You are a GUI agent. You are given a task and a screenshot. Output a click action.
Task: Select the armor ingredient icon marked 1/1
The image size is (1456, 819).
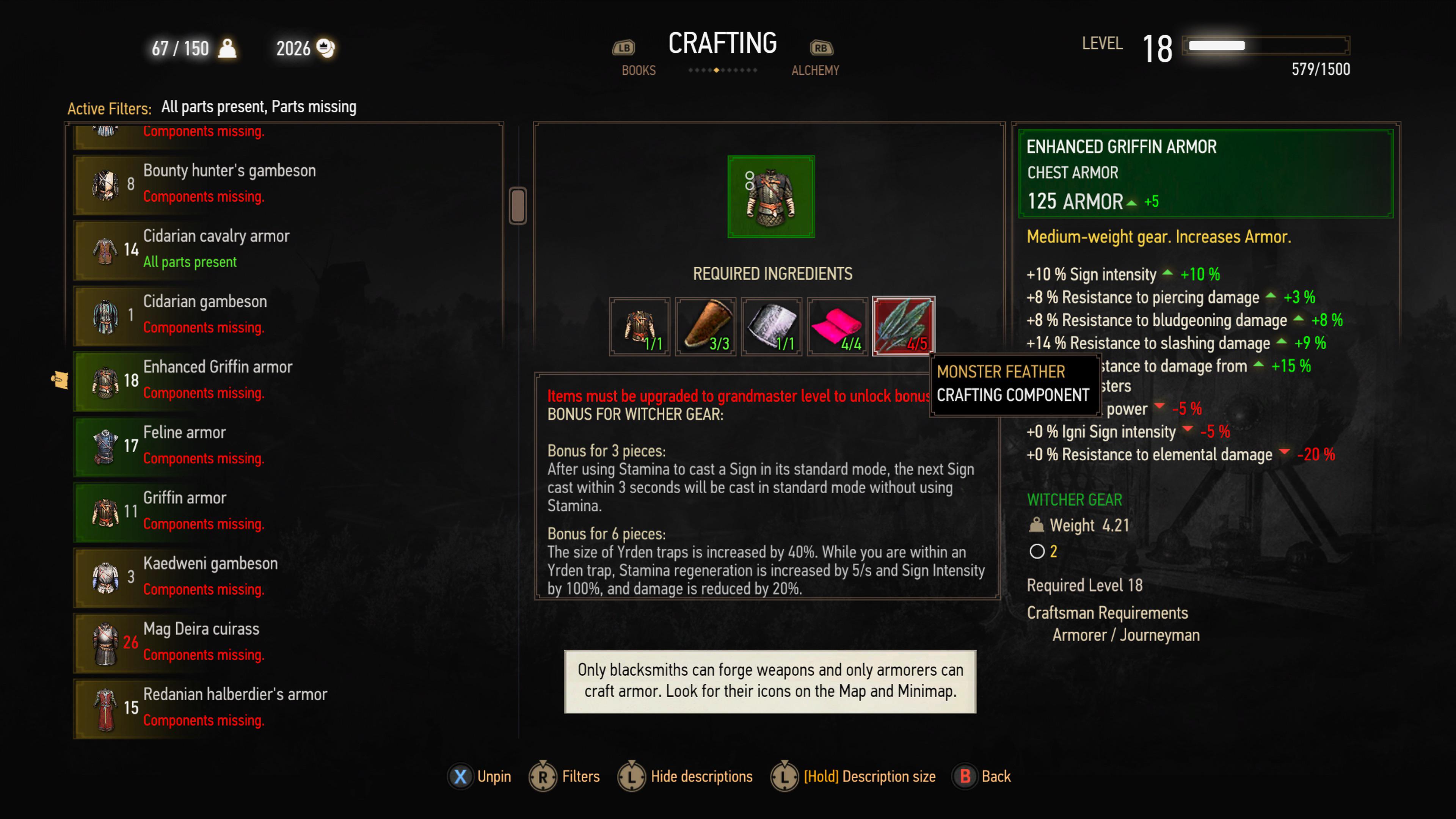coord(640,327)
